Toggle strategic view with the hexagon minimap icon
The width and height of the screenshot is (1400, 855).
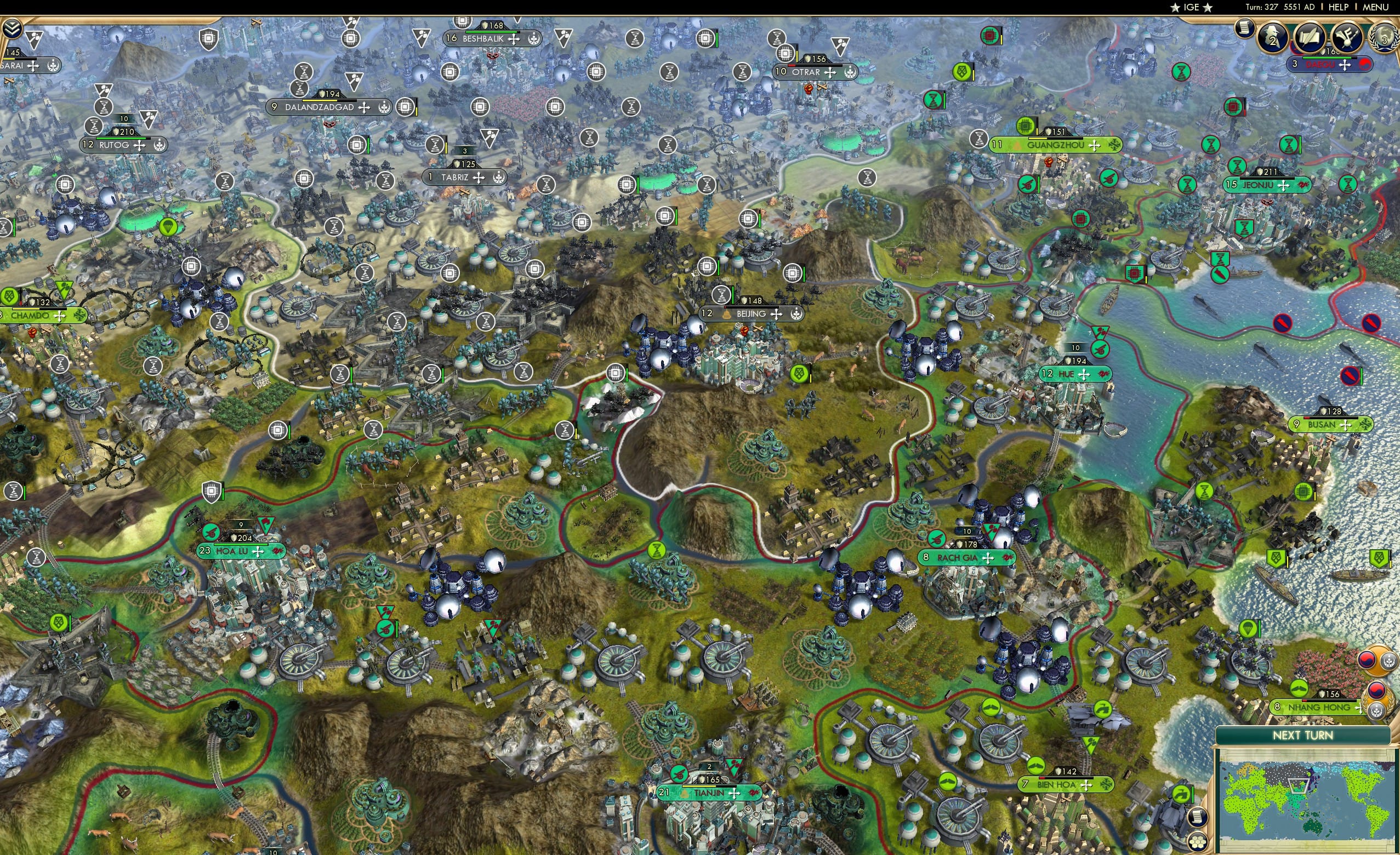pos(1198,842)
